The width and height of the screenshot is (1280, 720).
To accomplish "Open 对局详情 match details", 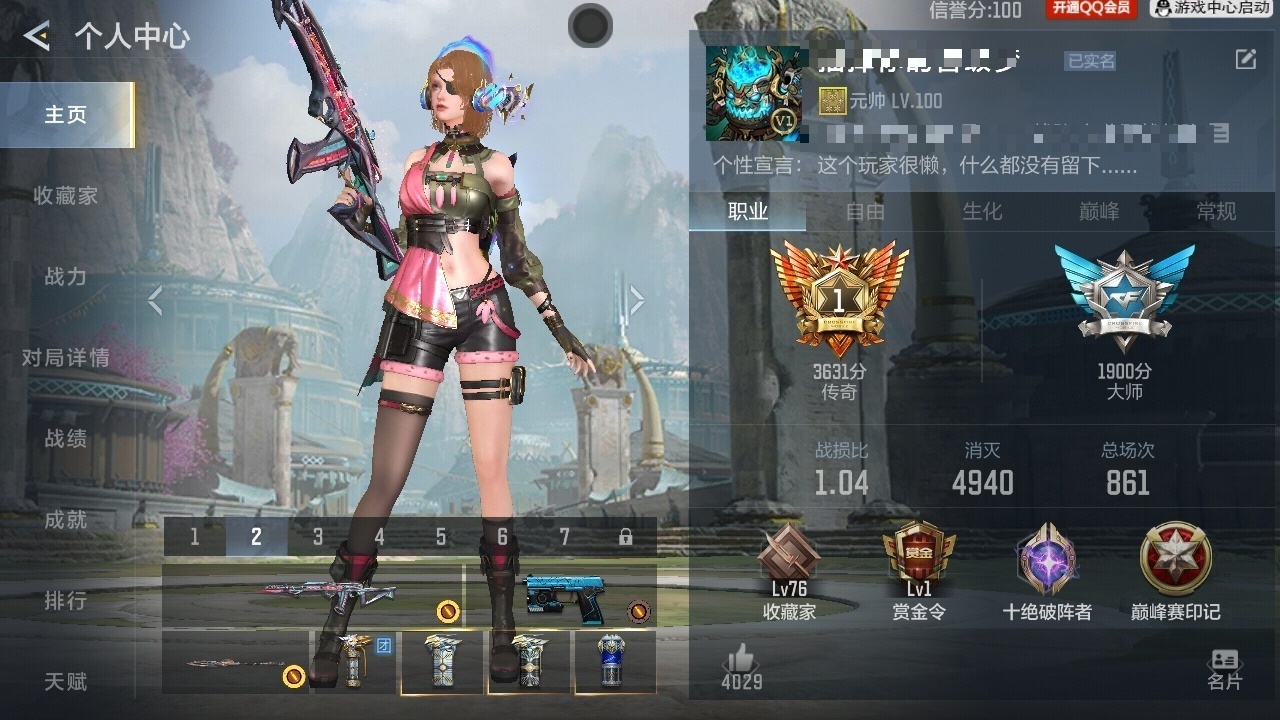I will pos(66,358).
